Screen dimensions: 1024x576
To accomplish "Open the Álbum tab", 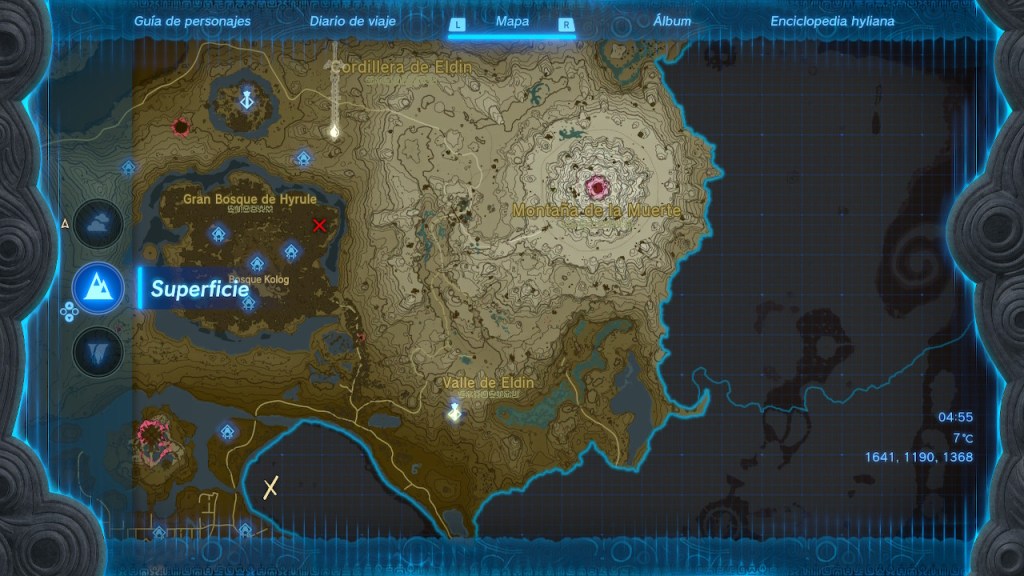I will pyautogui.click(x=671, y=21).
